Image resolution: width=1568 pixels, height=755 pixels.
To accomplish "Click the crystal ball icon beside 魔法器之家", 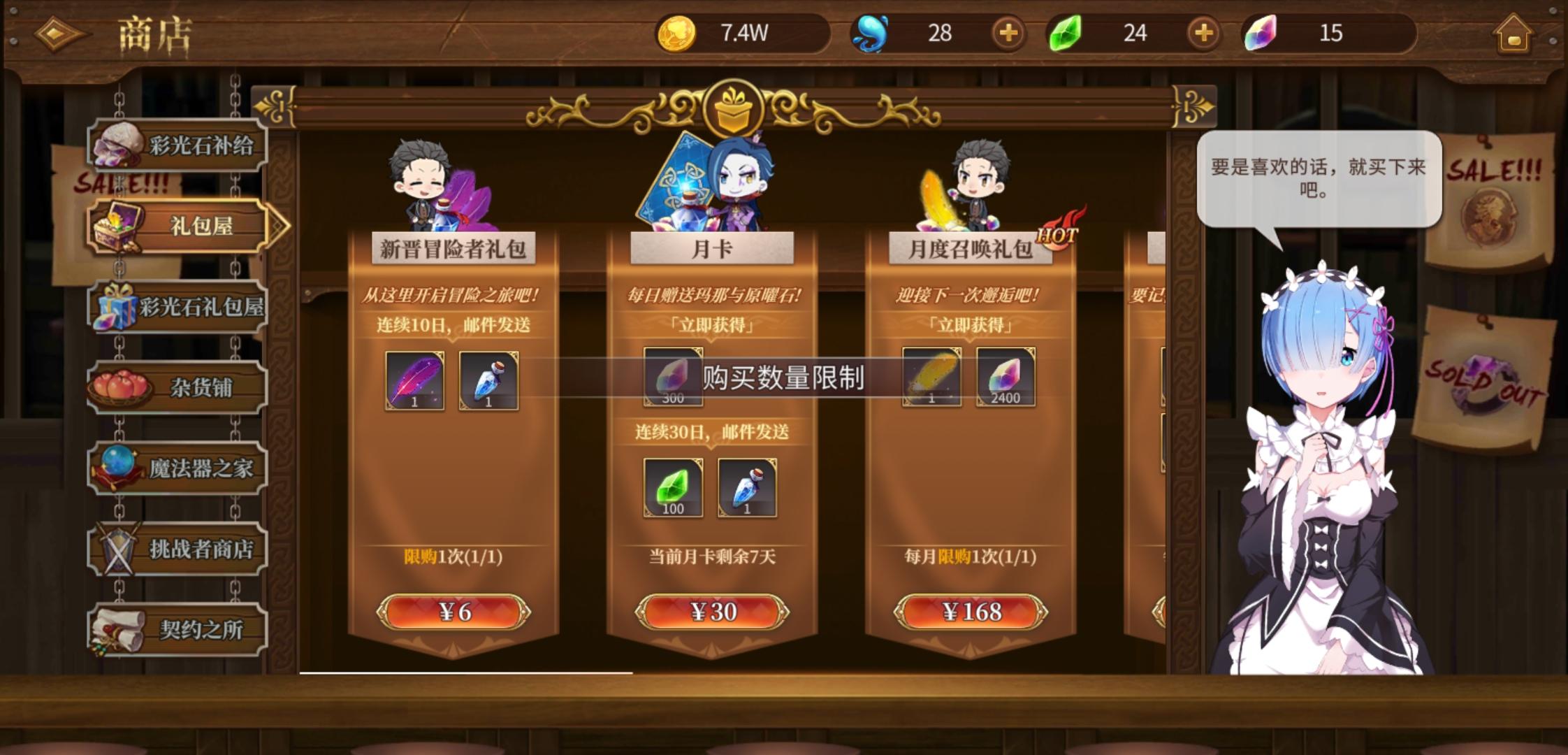I will pyautogui.click(x=117, y=467).
